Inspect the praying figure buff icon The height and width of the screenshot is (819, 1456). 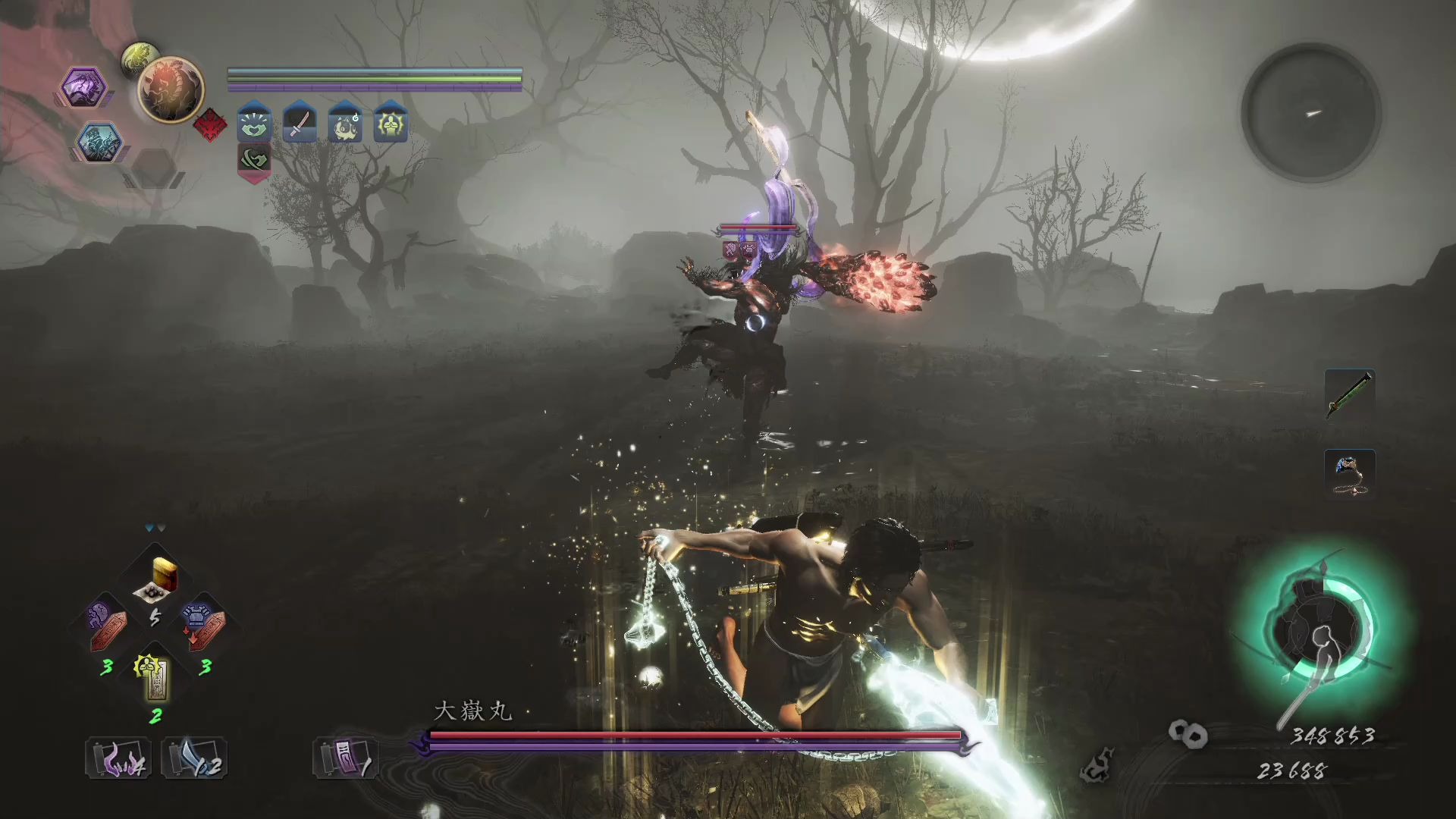(391, 123)
